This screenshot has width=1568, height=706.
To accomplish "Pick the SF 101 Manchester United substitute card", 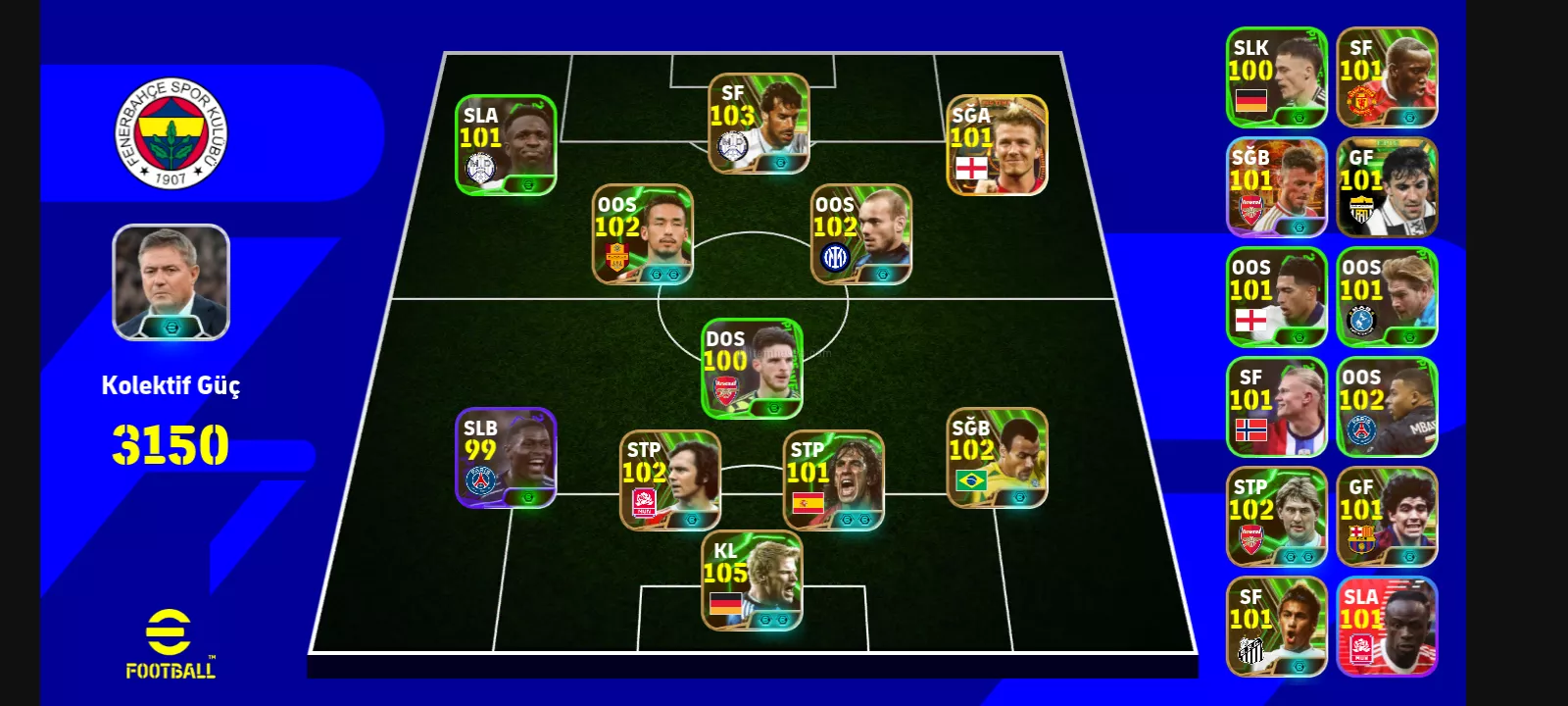I will click(1387, 77).
